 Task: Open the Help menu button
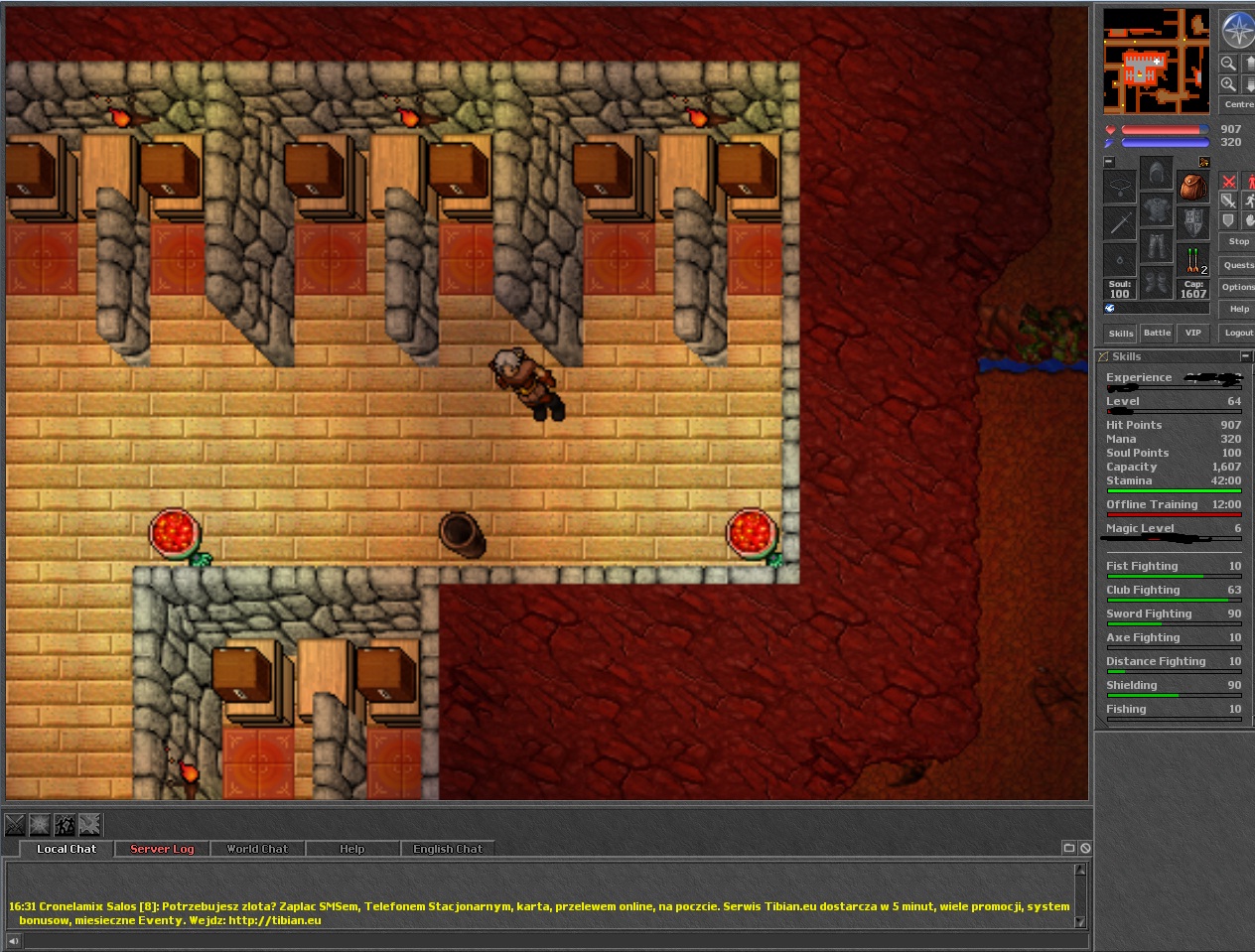(1238, 309)
